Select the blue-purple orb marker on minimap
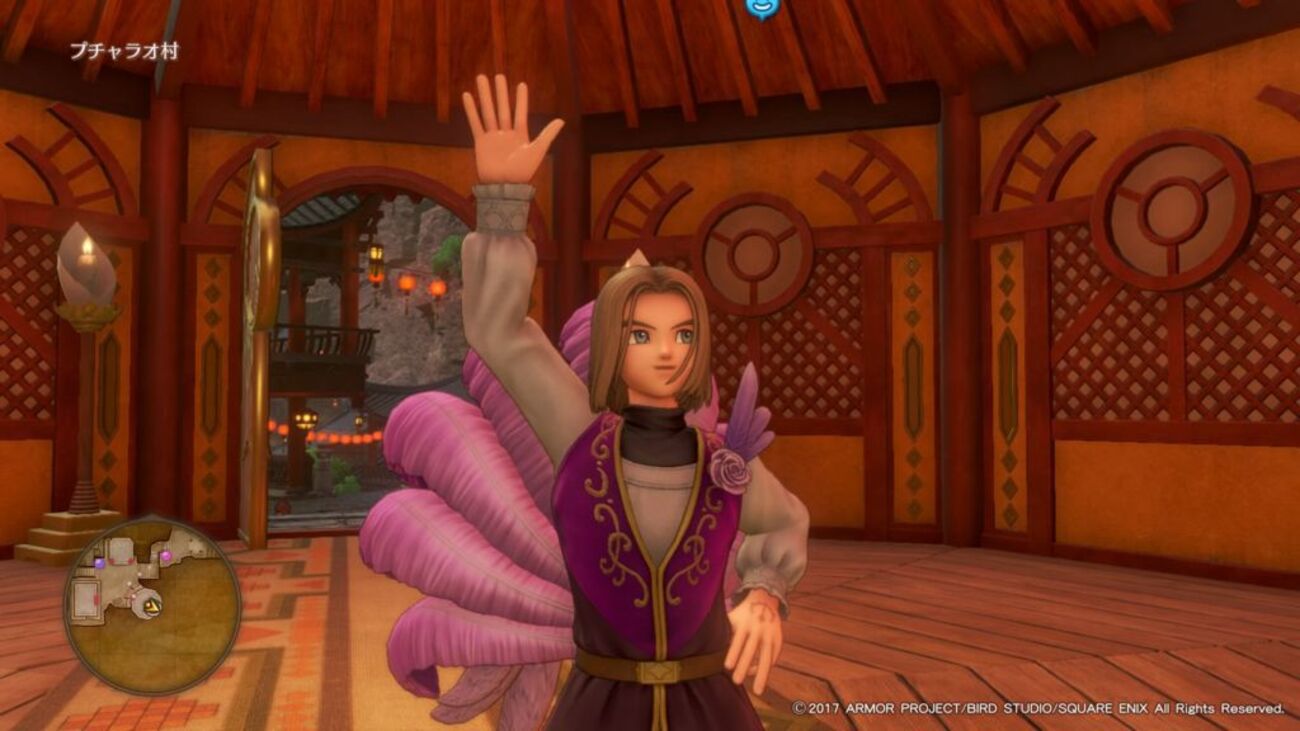 [x=99, y=564]
